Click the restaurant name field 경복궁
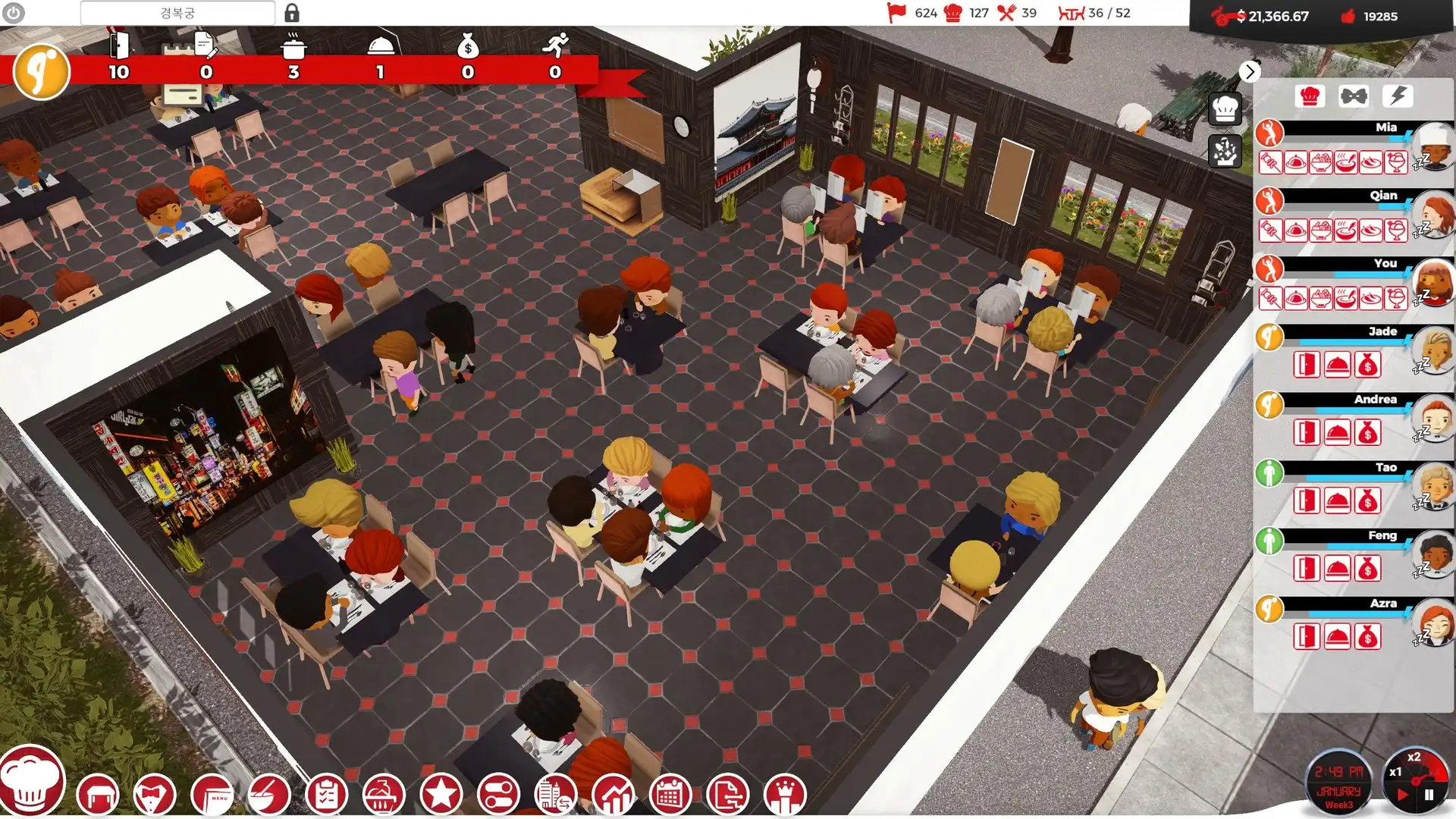Viewport: 1456px width, 819px height. pyautogui.click(x=178, y=13)
